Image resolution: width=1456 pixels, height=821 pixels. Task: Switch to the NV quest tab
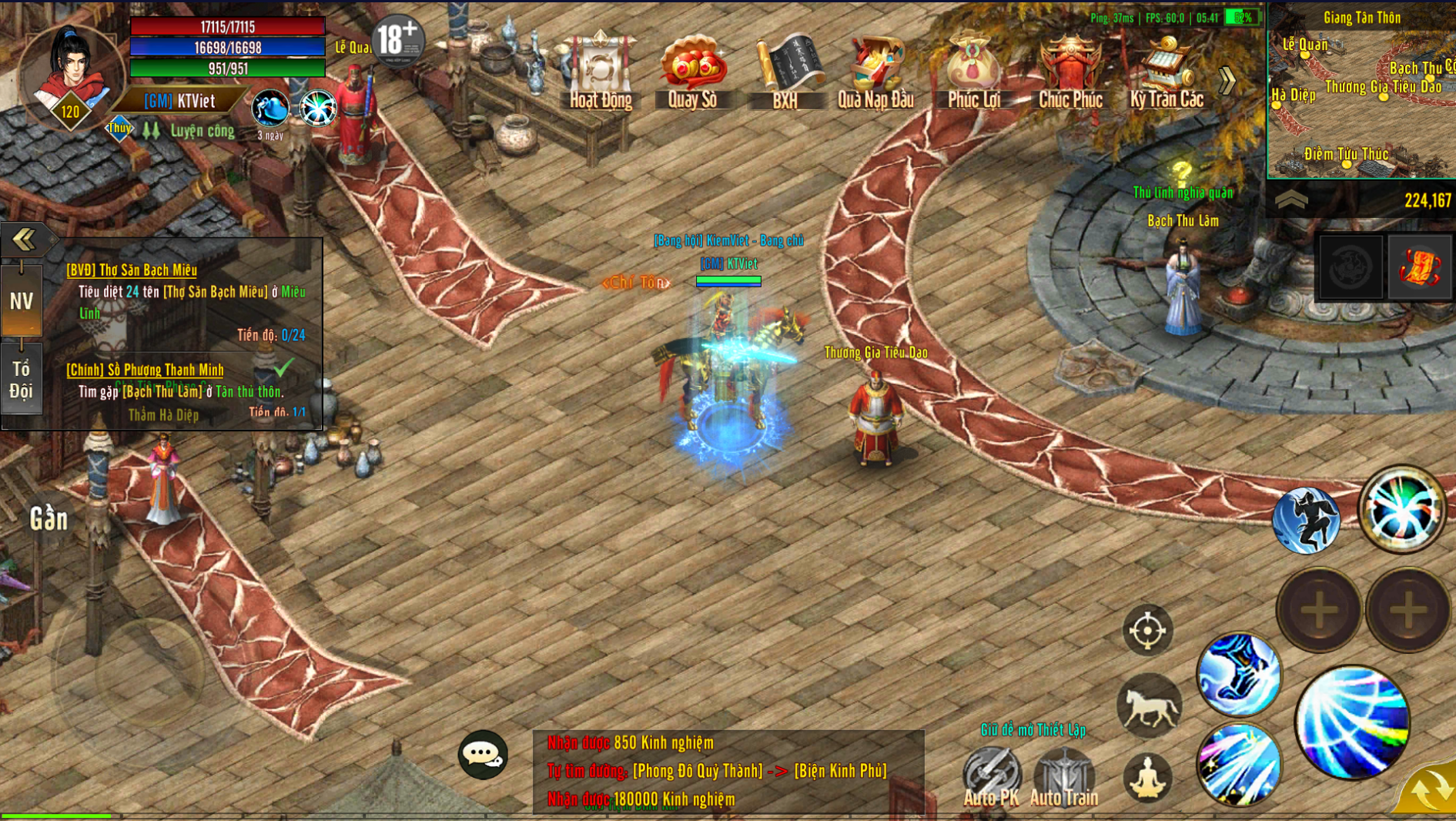coord(22,300)
